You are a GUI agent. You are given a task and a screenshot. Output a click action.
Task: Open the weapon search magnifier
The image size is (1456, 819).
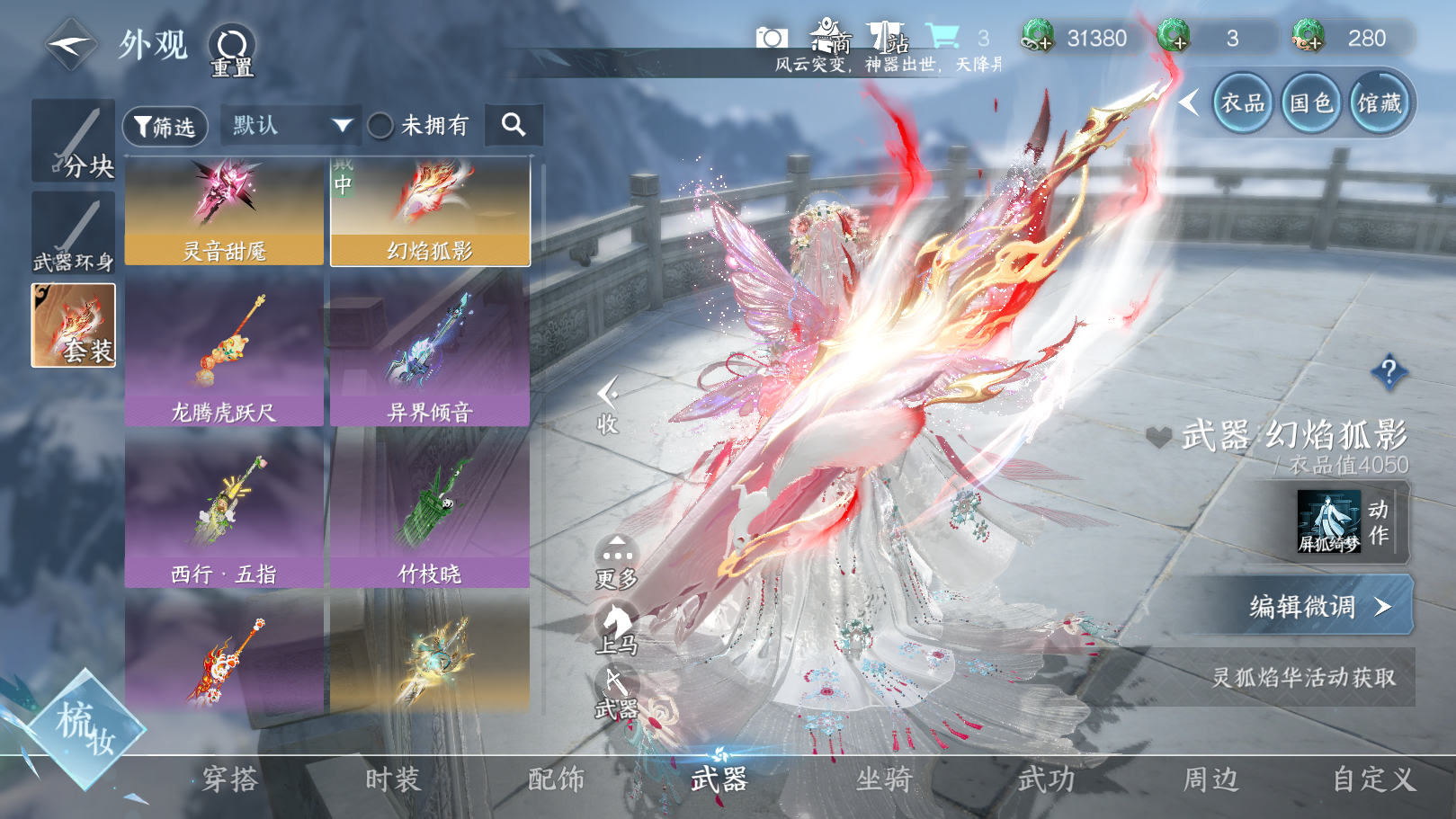[x=514, y=125]
